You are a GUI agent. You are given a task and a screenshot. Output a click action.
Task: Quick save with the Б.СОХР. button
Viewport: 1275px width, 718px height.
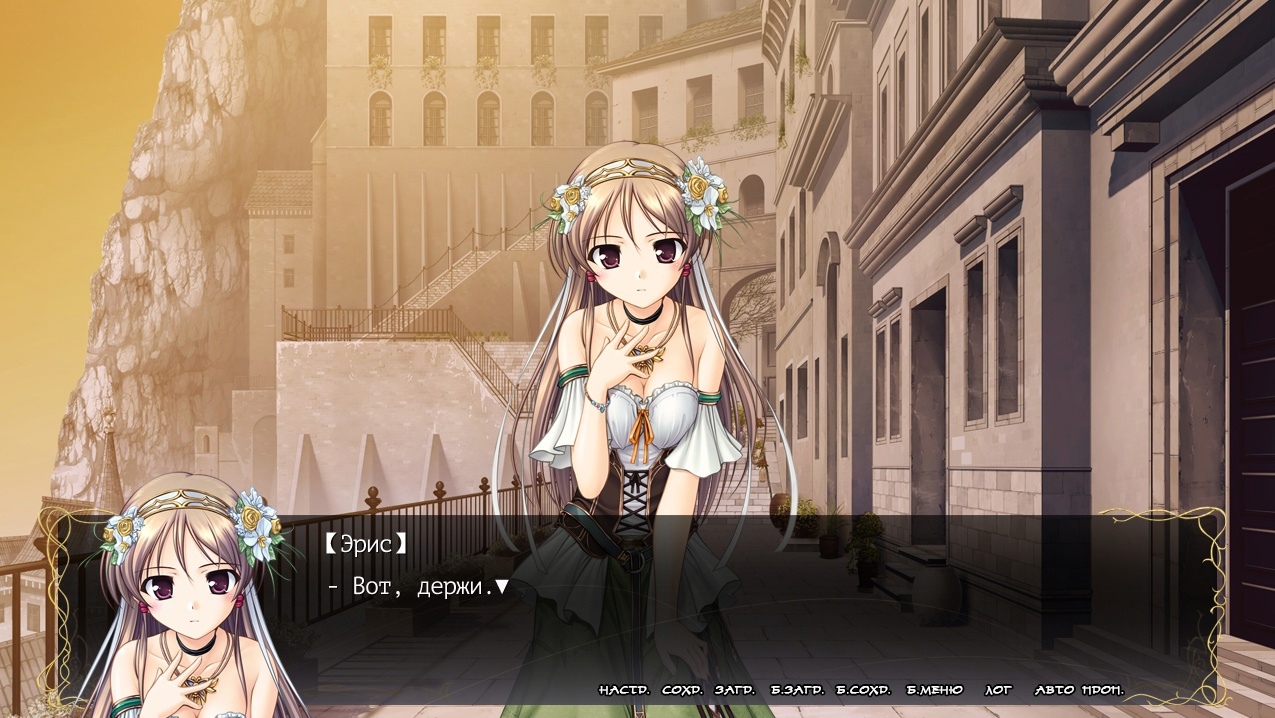(x=863, y=690)
